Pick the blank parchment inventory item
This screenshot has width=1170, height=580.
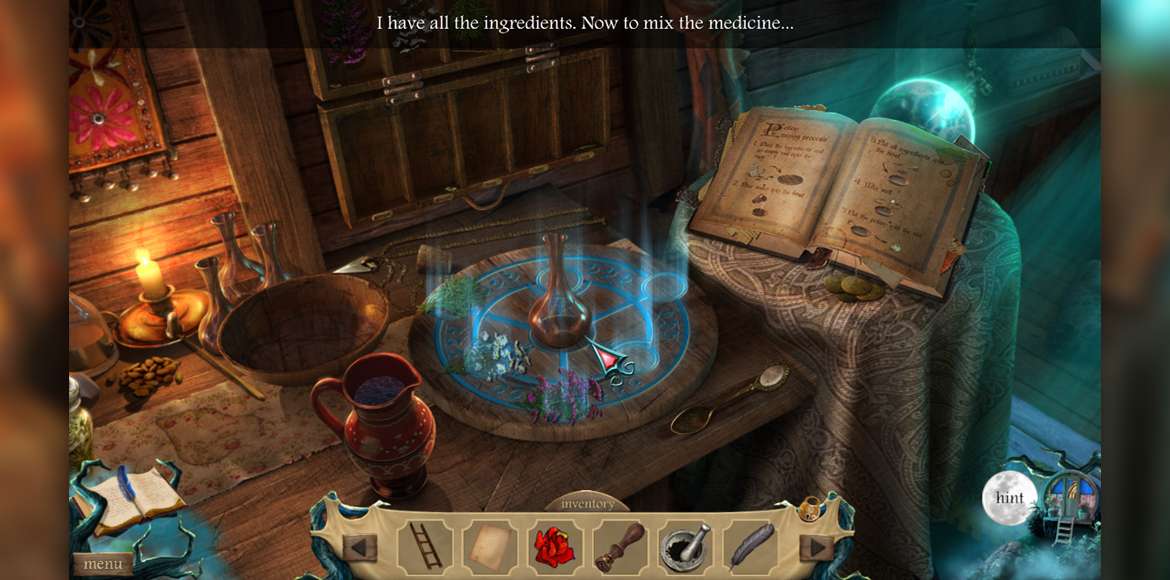[x=489, y=547]
